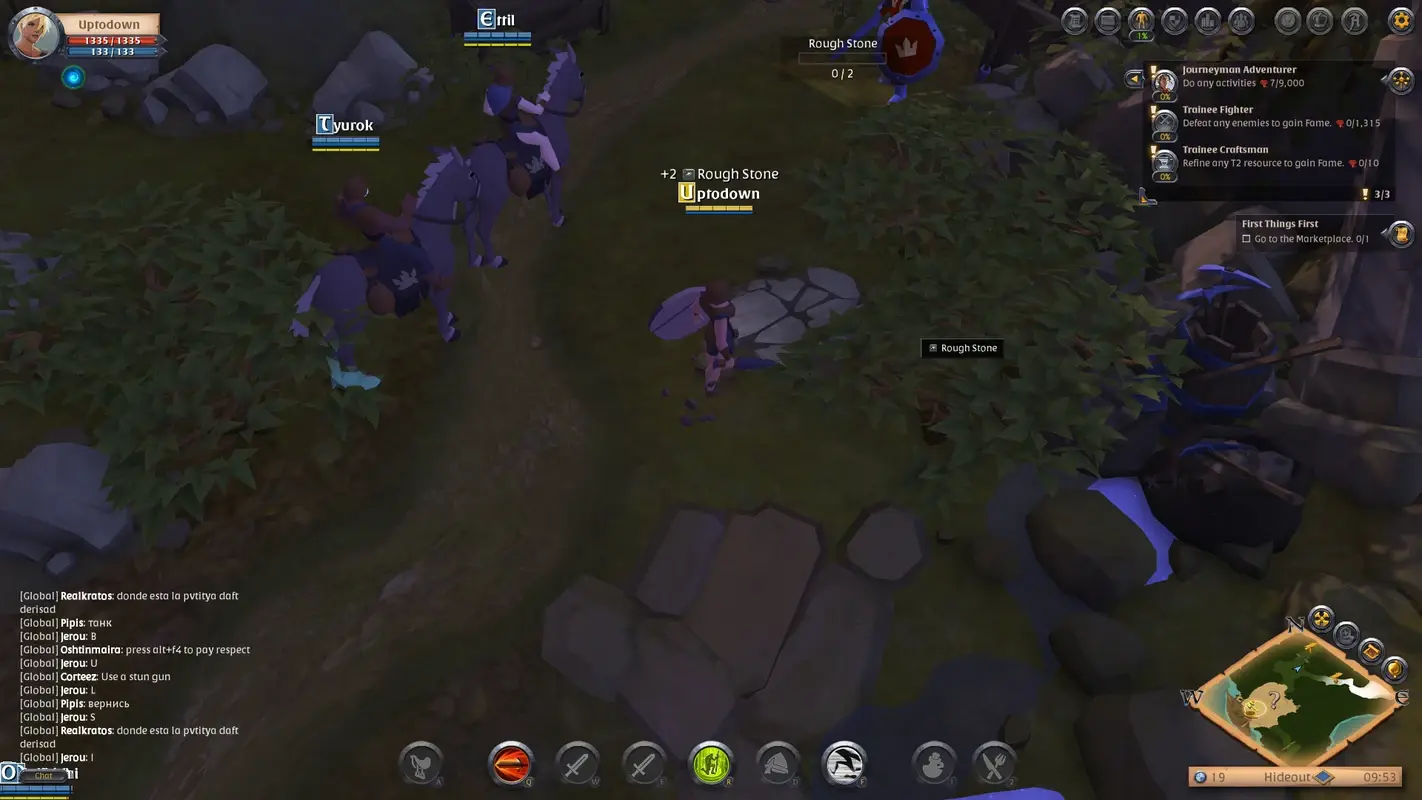Open the inventory bag icon top-right

[x=1108, y=19]
